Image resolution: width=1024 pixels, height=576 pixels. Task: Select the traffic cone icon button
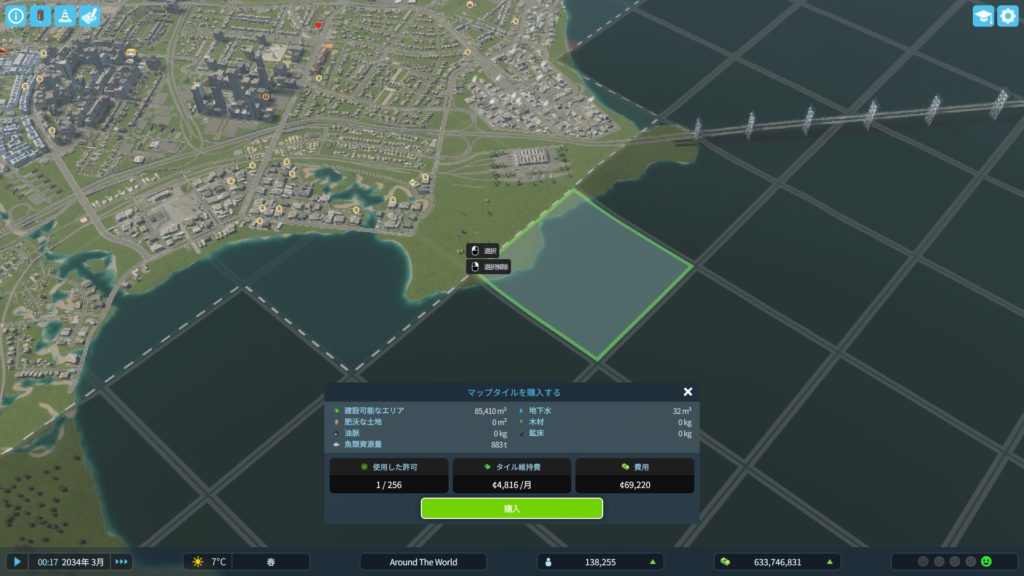coord(64,15)
